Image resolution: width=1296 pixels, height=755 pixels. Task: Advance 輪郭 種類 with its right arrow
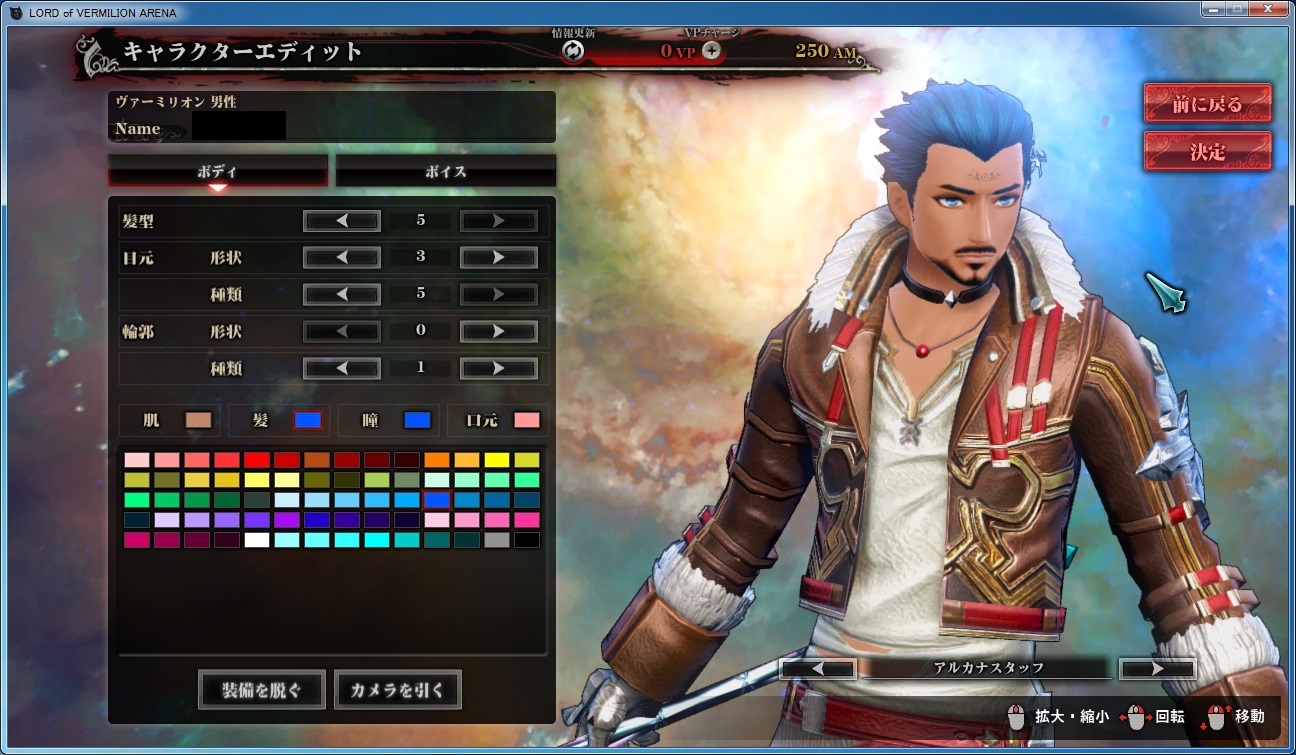[498, 368]
